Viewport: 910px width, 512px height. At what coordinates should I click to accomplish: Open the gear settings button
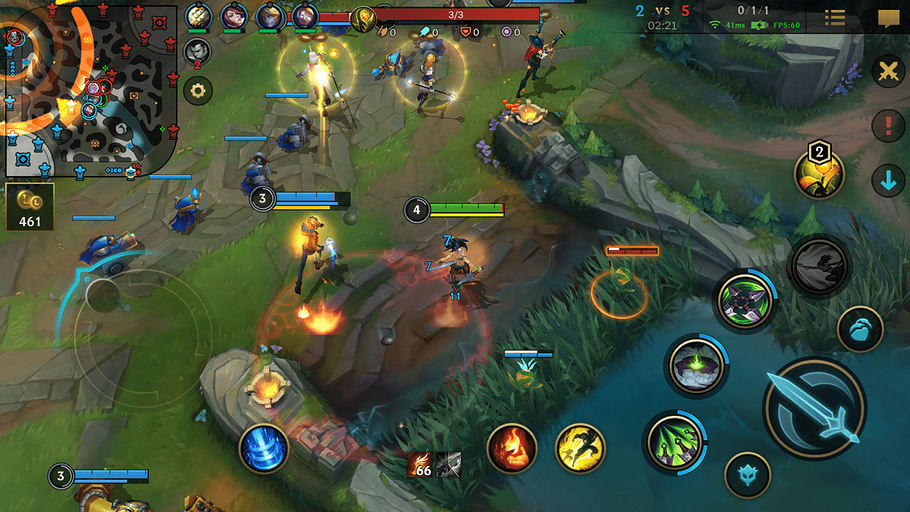(x=198, y=91)
